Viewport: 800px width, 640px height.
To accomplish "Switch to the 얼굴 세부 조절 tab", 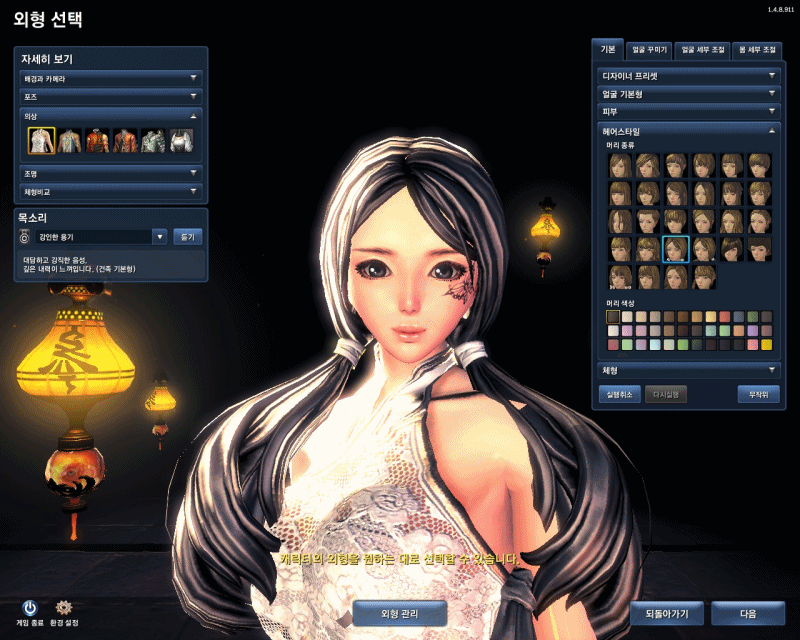I will (x=702, y=49).
